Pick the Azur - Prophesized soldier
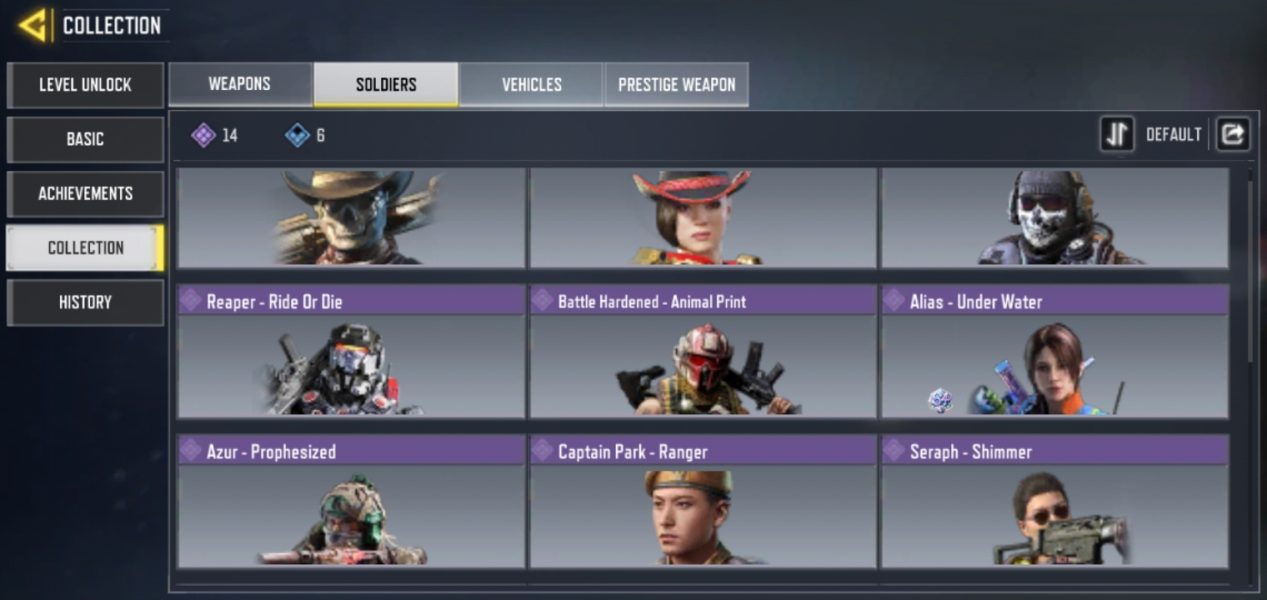Viewport: 1267px width, 600px height. coord(351,502)
